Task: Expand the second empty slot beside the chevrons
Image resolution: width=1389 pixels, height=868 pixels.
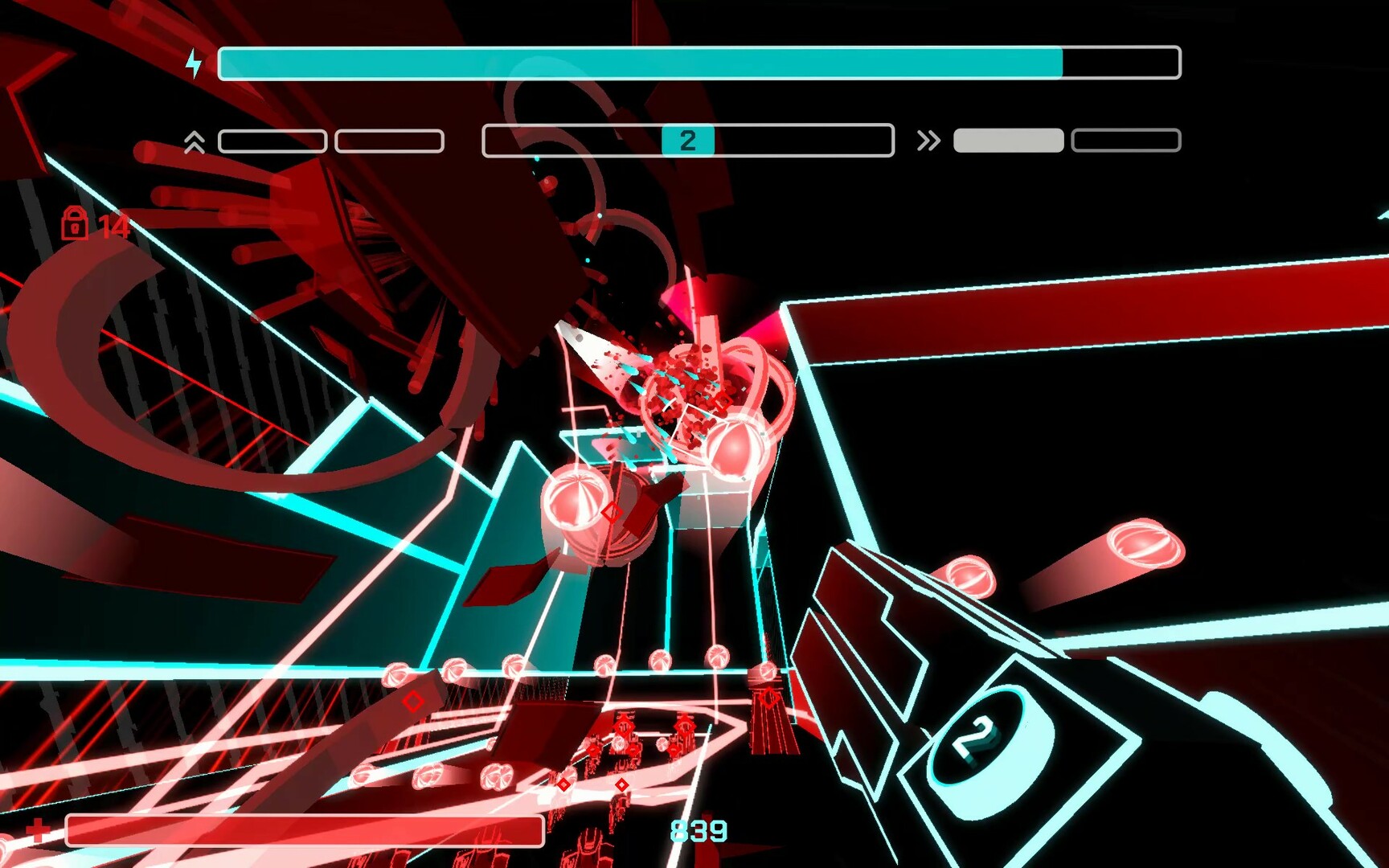Action: coord(391,140)
